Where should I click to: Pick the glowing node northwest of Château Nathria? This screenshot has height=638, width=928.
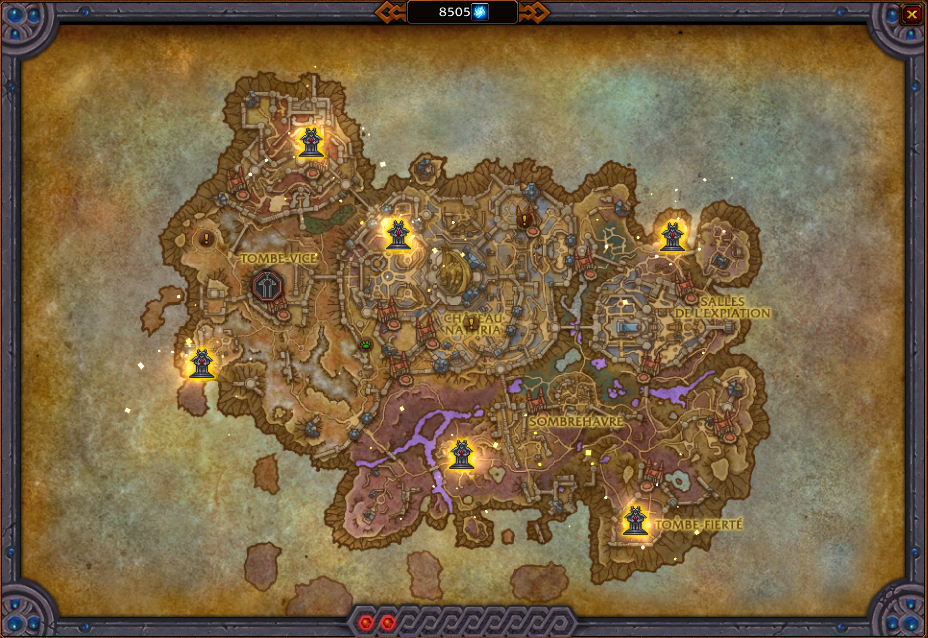(x=397, y=235)
